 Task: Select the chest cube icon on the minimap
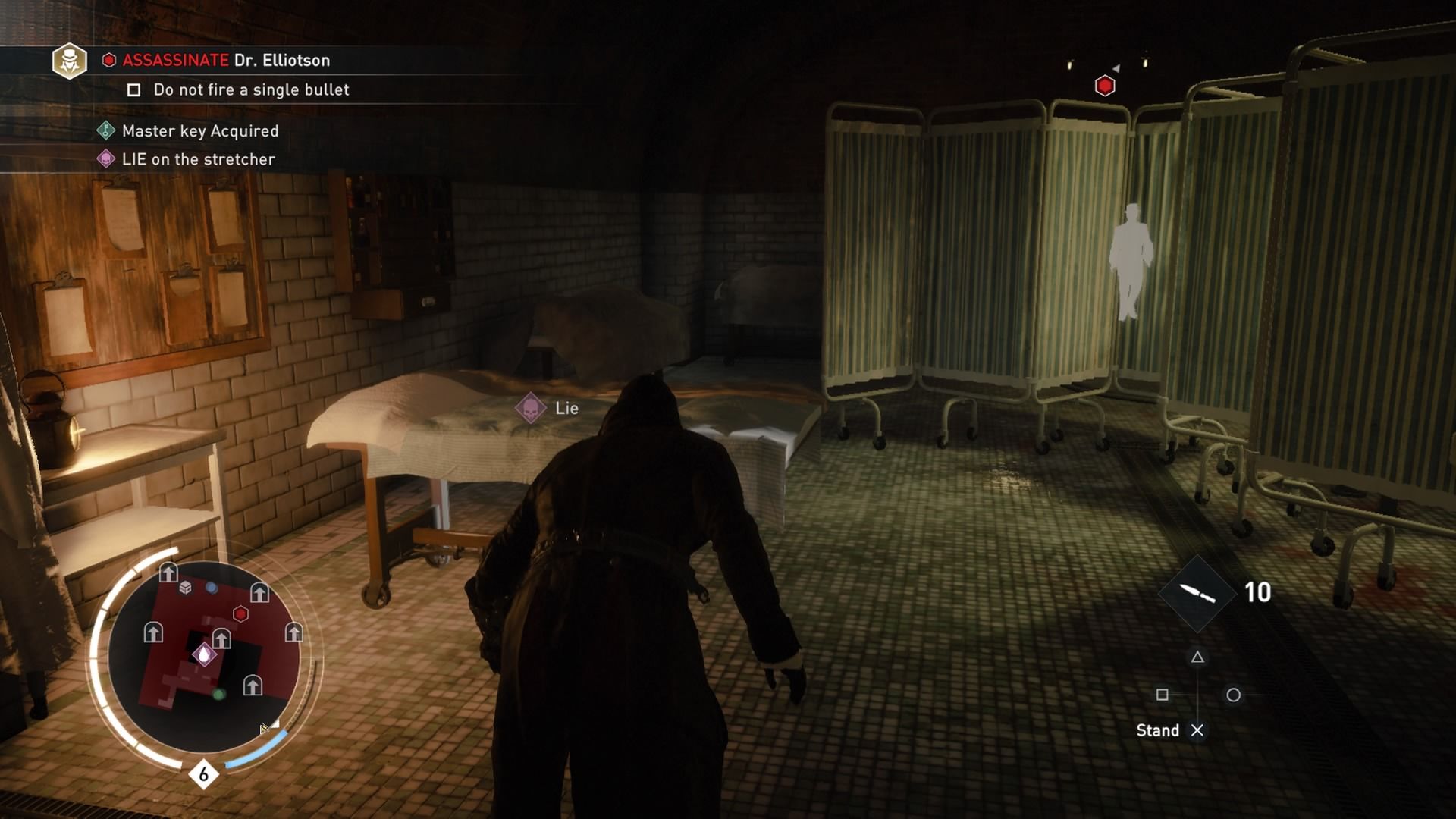[x=186, y=588]
